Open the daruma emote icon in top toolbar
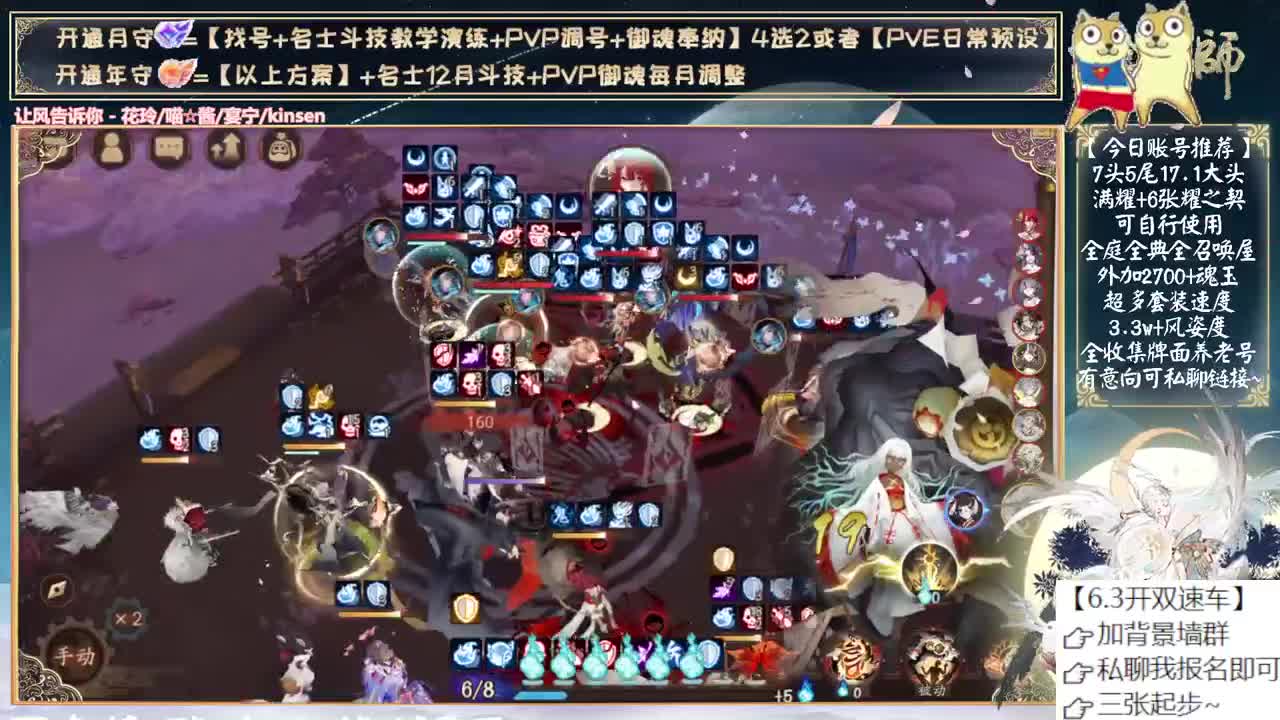Viewport: 1280px width, 720px height. tap(280, 148)
